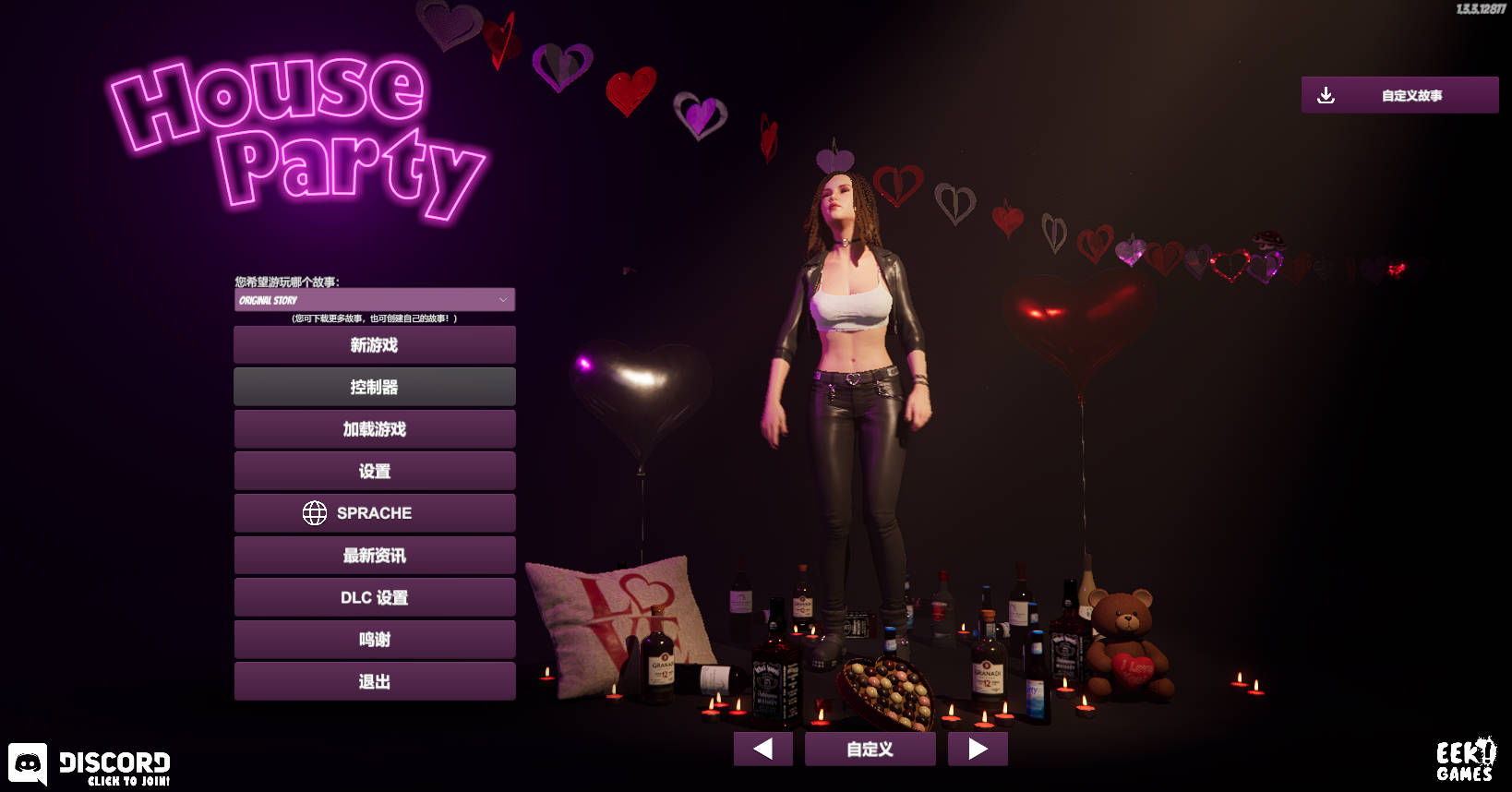The width and height of the screenshot is (1512, 792).
Task: Click the 控制器 controller option
Action: 375,386
